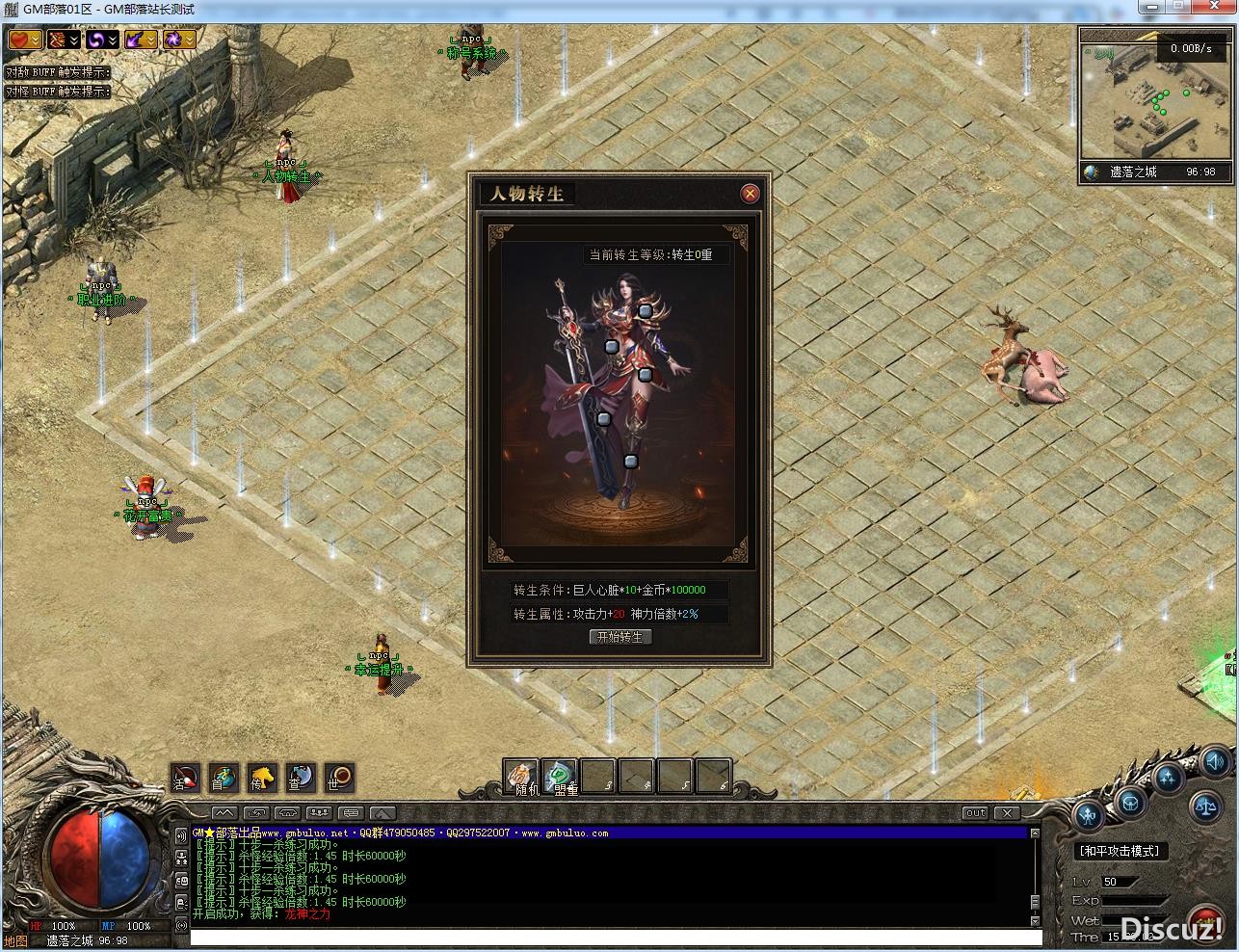Click the 世 shortcut icon
The image size is (1239, 952).
point(339,777)
